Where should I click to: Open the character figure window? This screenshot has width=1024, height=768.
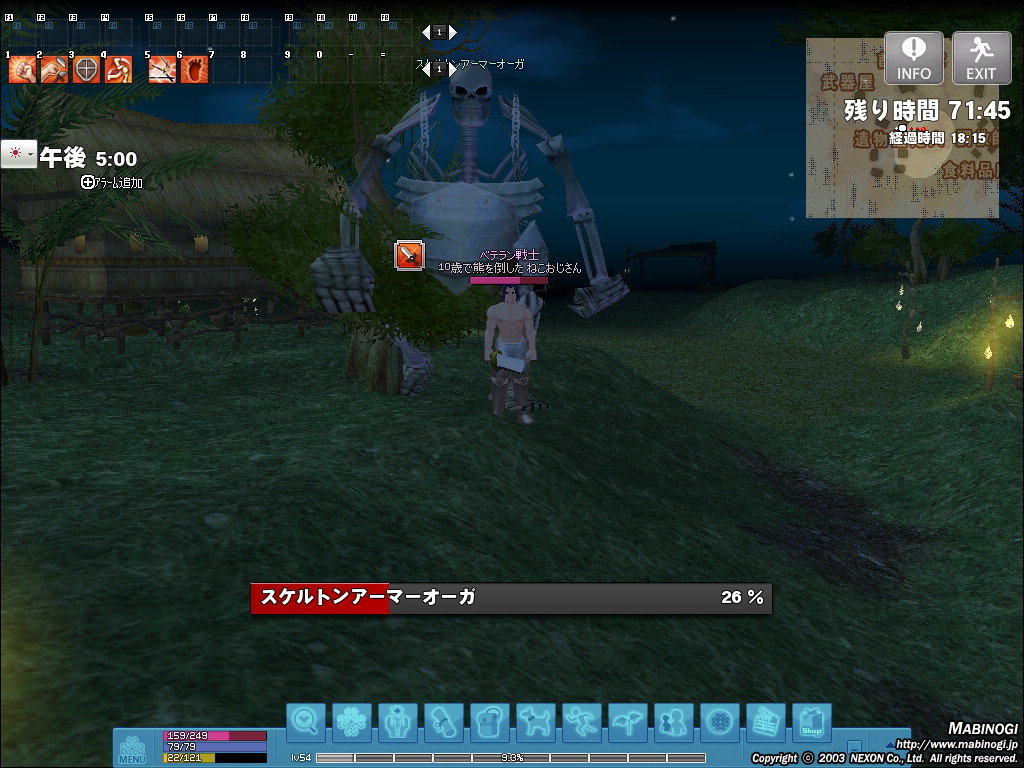point(397,721)
